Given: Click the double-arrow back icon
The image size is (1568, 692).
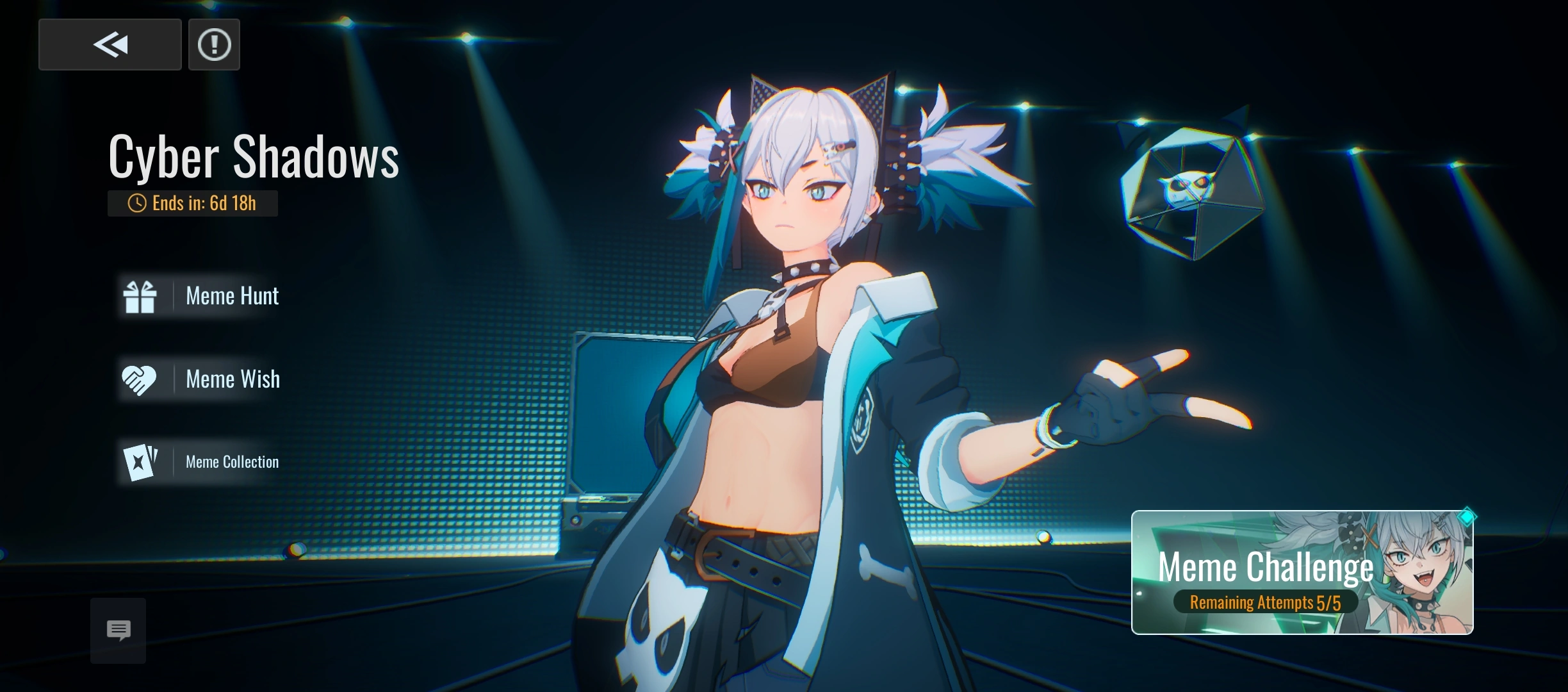Looking at the screenshot, I should pos(110,44).
